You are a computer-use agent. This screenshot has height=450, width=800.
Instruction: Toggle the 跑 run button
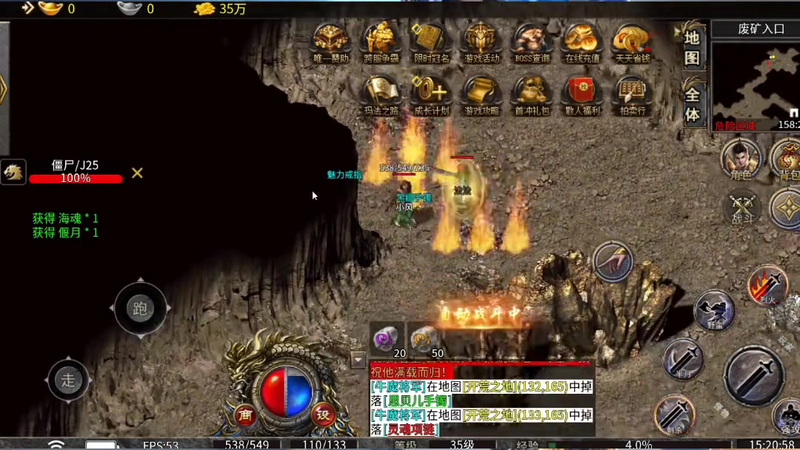[139, 308]
